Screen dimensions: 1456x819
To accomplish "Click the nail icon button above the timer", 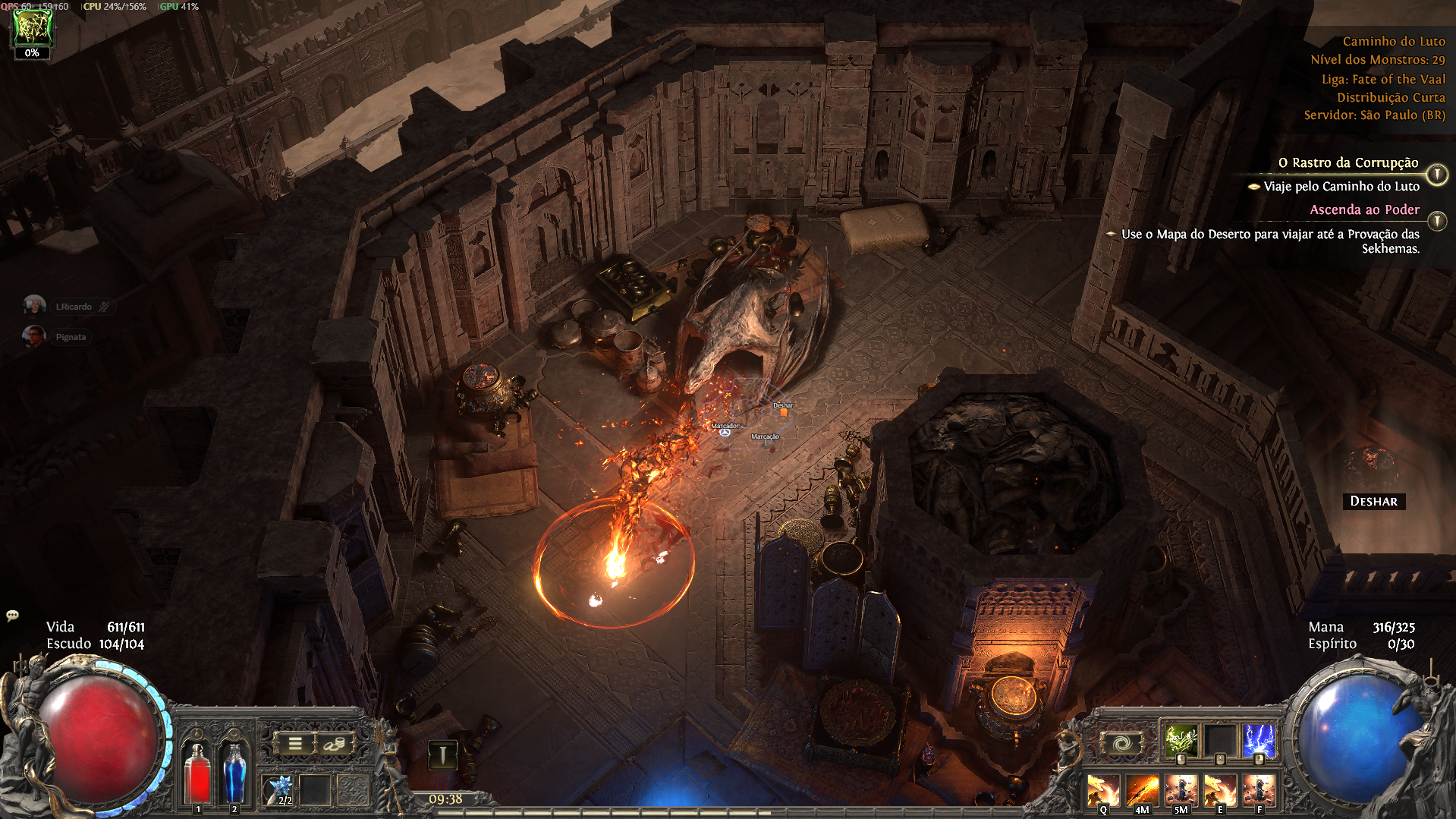I will pyautogui.click(x=443, y=754).
